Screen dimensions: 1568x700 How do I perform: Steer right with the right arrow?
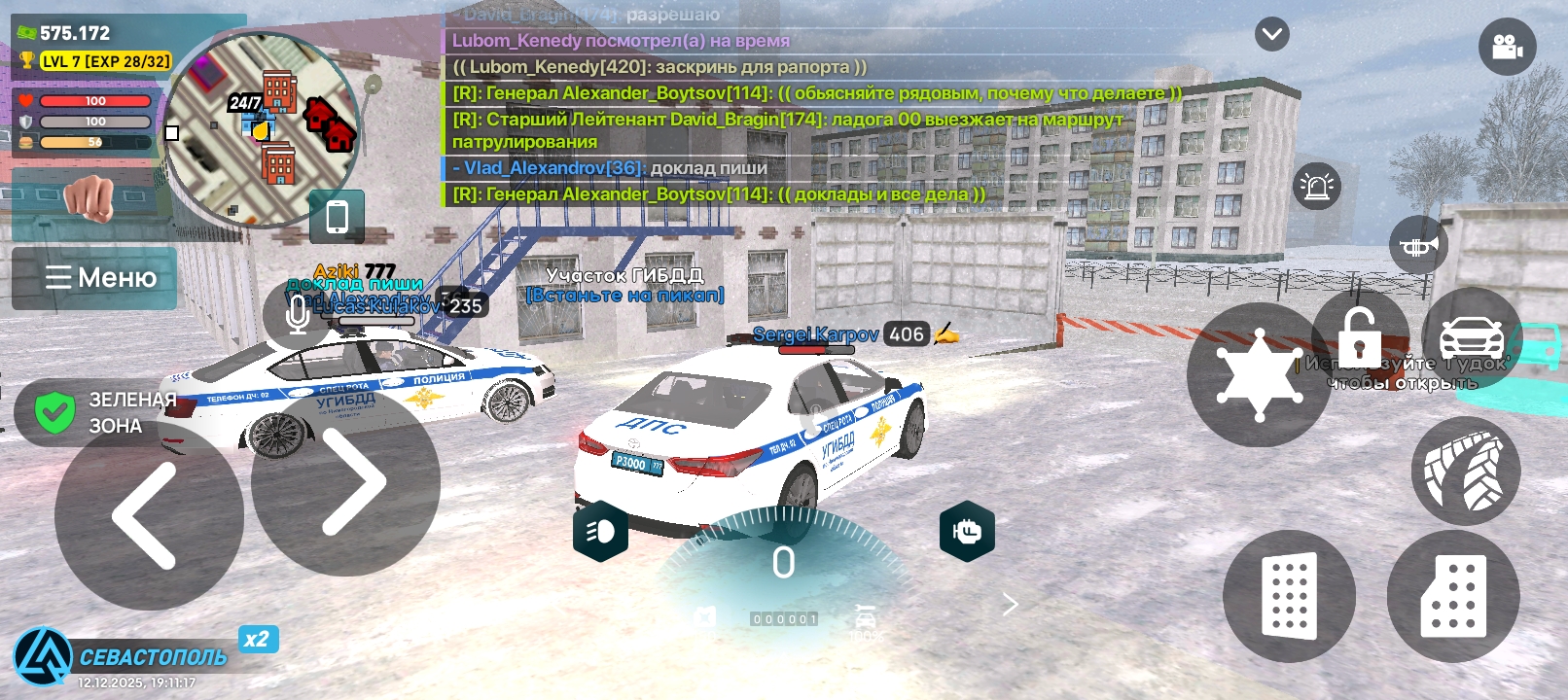346,482
